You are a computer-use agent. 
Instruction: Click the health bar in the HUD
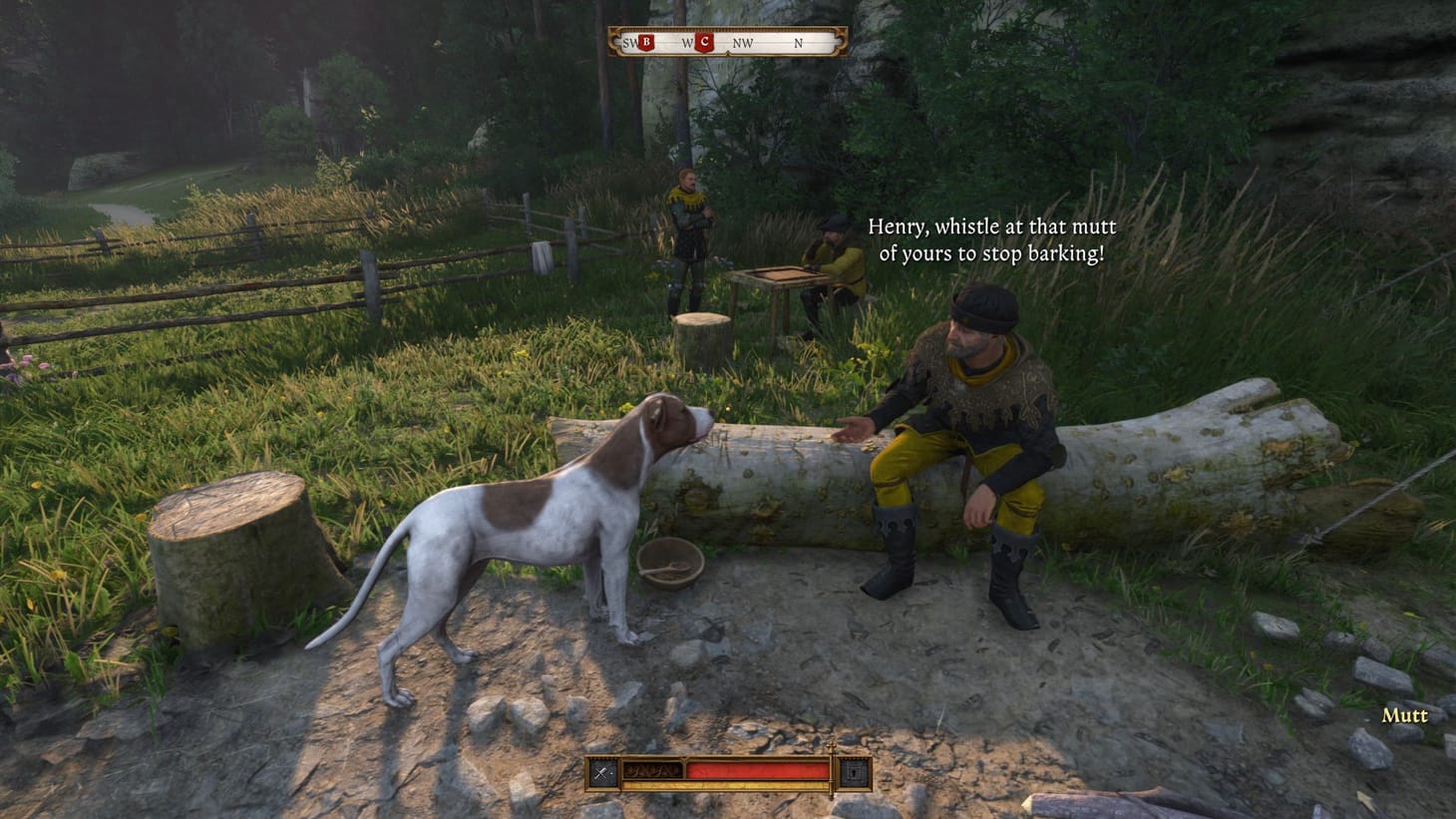tap(758, 769)
